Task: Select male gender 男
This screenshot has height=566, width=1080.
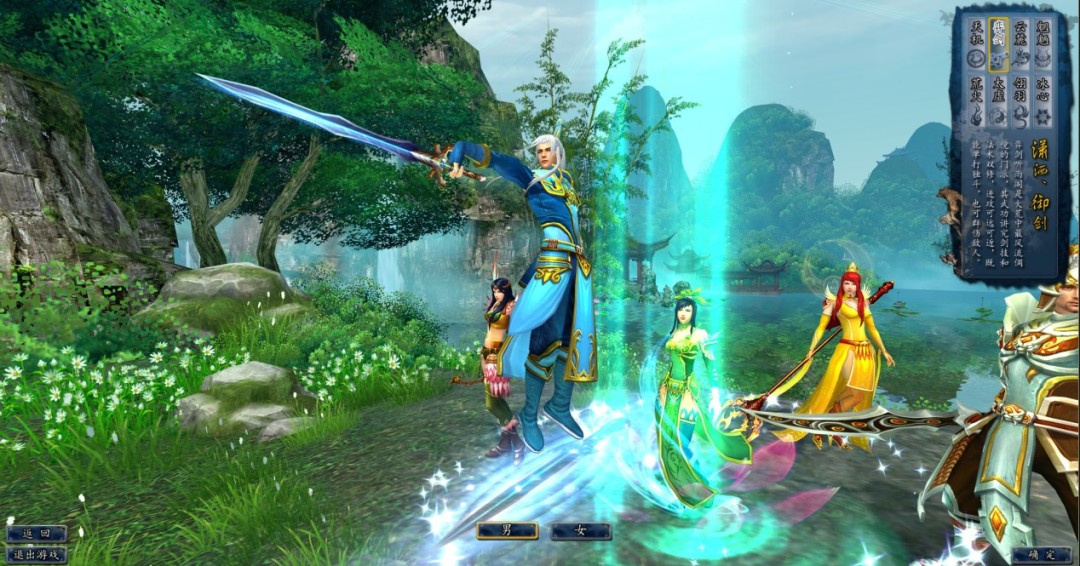Action: (x=507, y=531)
